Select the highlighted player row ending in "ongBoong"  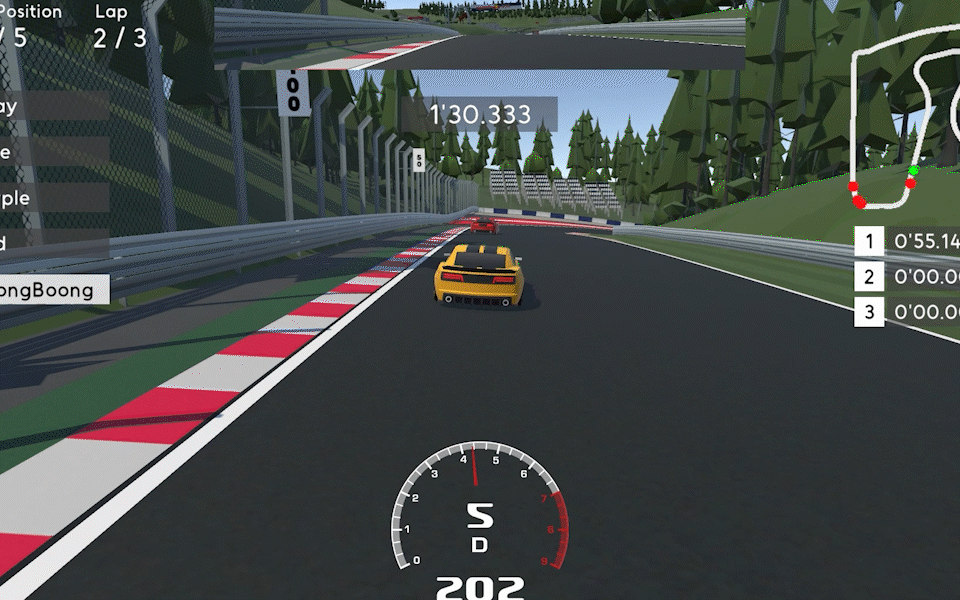click(x=53, y=290)
